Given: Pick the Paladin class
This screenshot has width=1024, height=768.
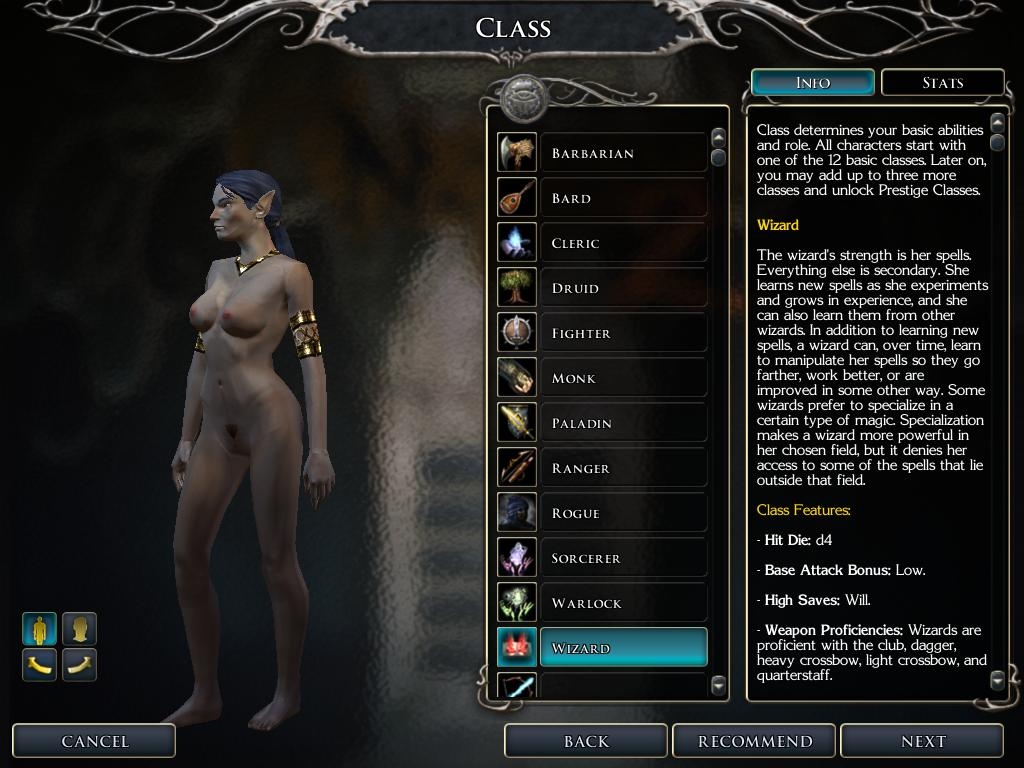Looking at the screenshot, I should (x=623, y=423).
